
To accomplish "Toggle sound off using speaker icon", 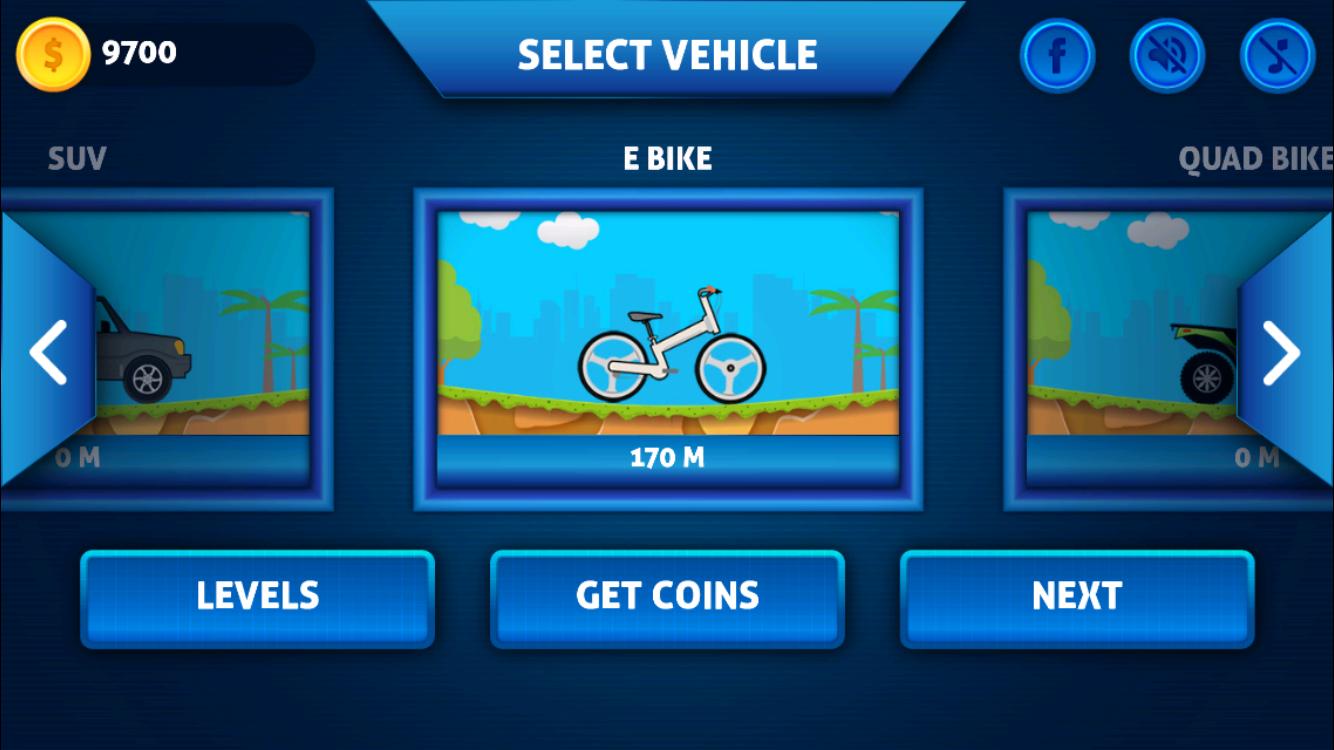I will [1167, 56].
